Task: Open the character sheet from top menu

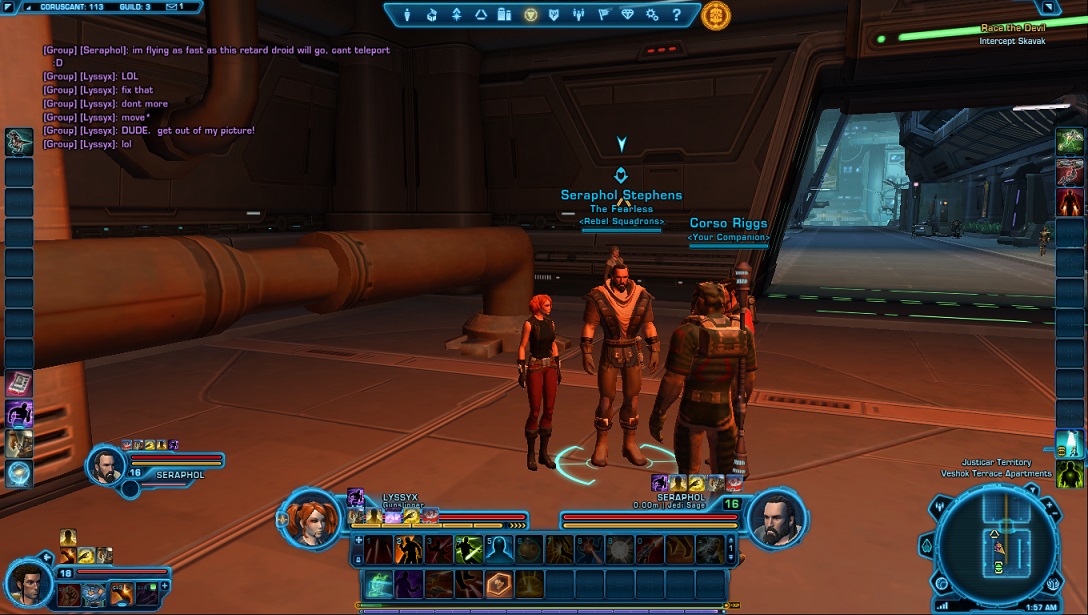Action: coord(407,15)
